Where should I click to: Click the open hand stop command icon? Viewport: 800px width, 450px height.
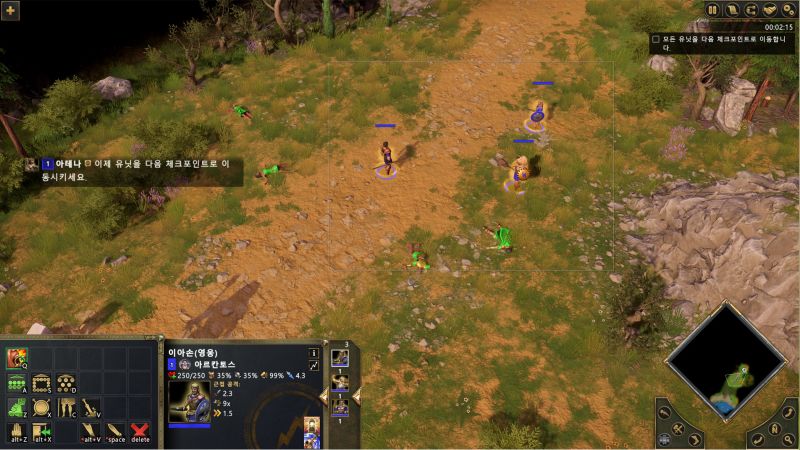(17, 432)
